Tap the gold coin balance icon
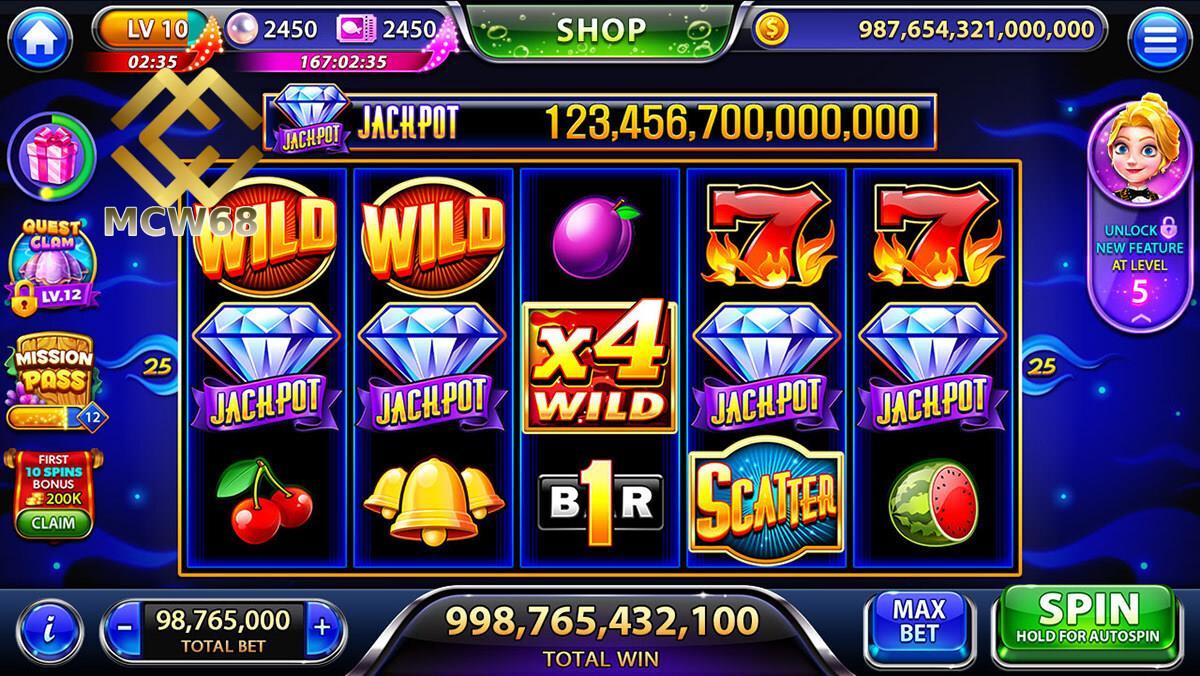 (x=770, y=30)
